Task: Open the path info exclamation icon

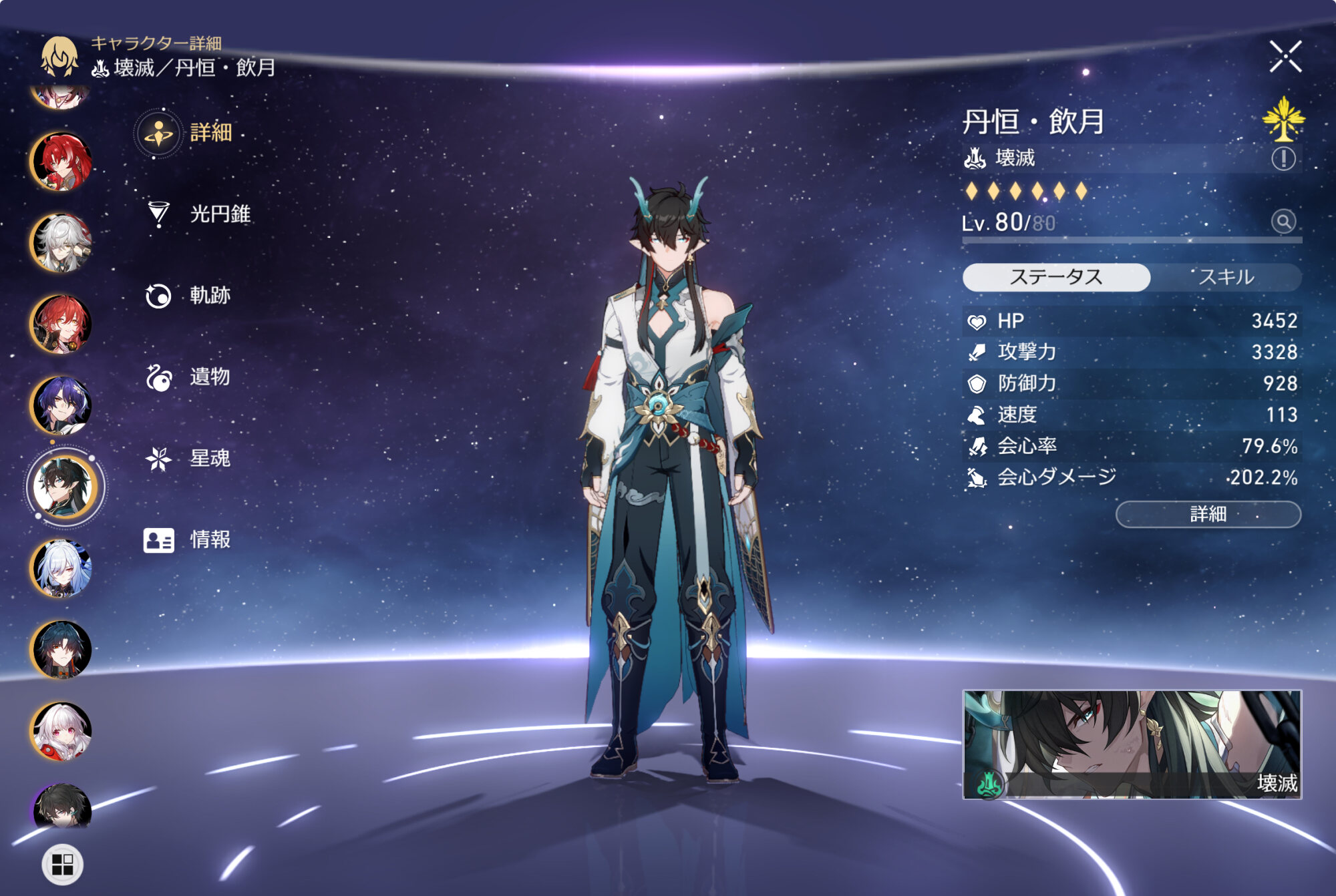Action: (x=1283, y=159)
